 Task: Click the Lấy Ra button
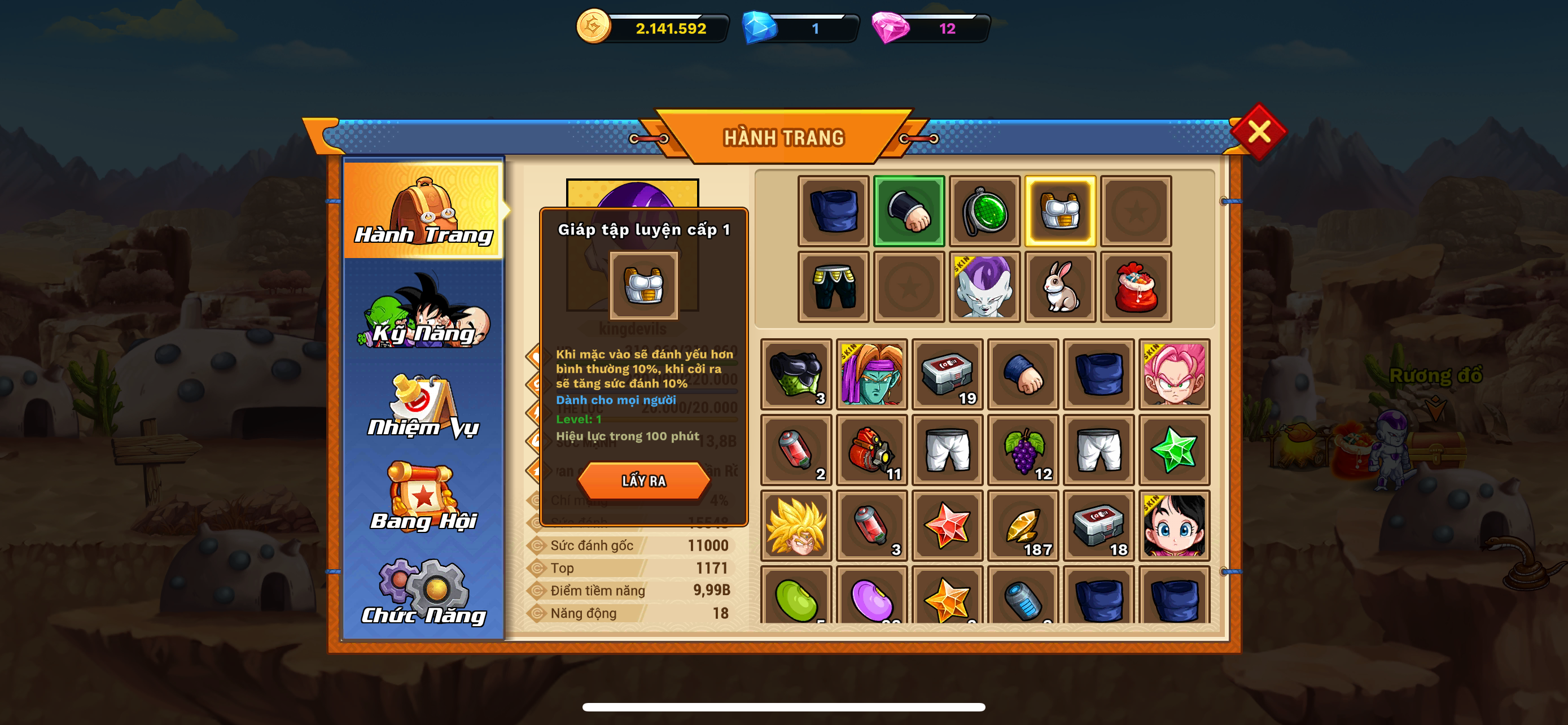pos(643,481)
